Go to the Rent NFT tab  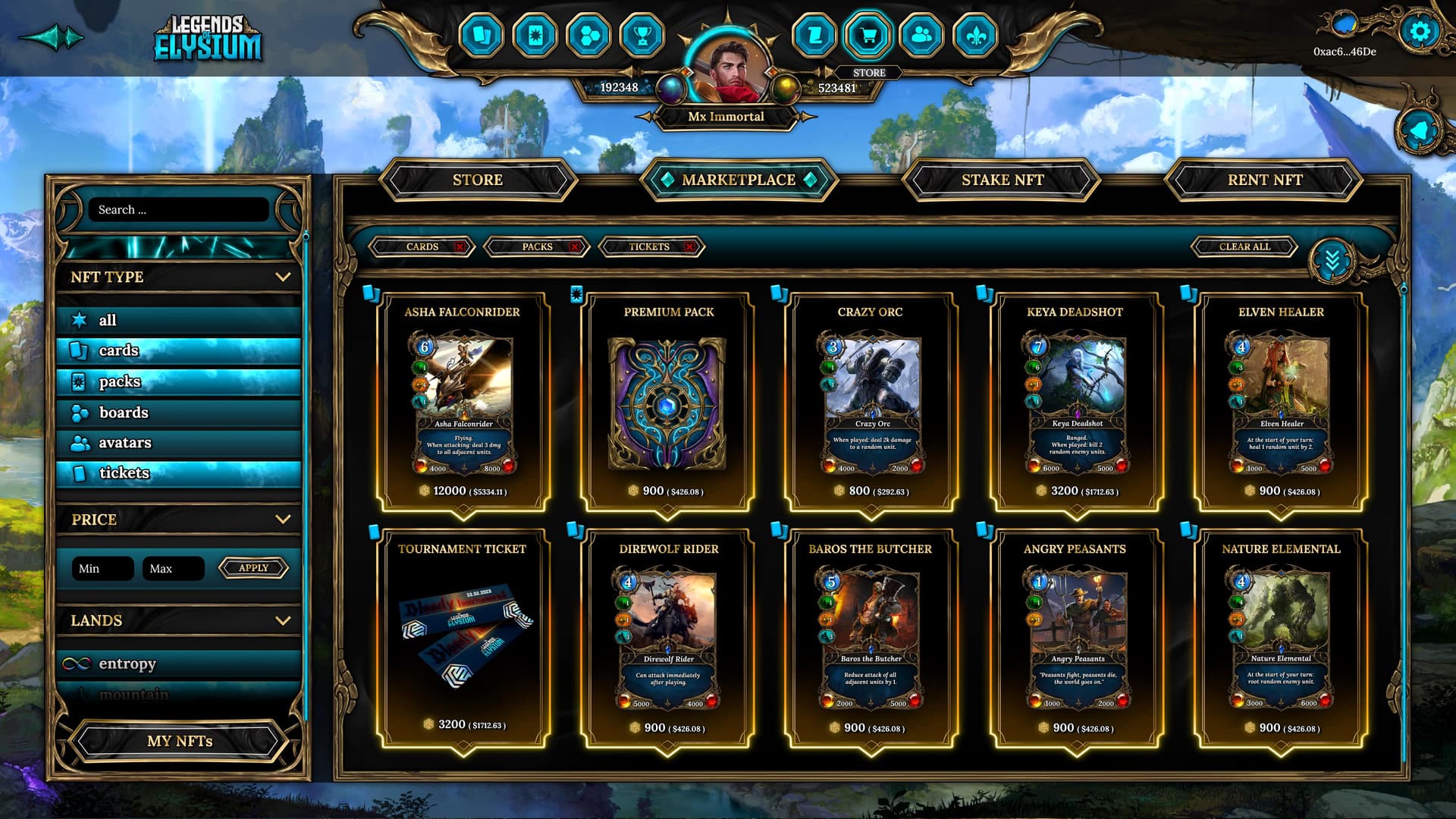coord(1264,180)
